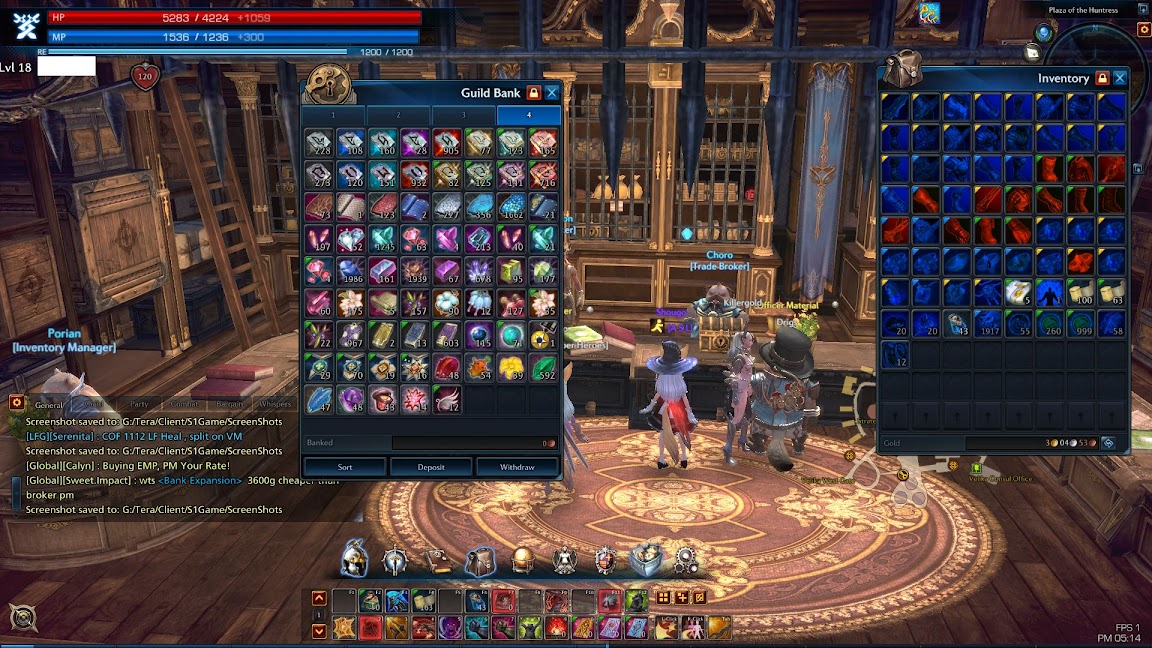Viewport: 1152px width, 648px height.
Task: Toggle the Inventory lock icon
Action: (x=1102, y=78)
